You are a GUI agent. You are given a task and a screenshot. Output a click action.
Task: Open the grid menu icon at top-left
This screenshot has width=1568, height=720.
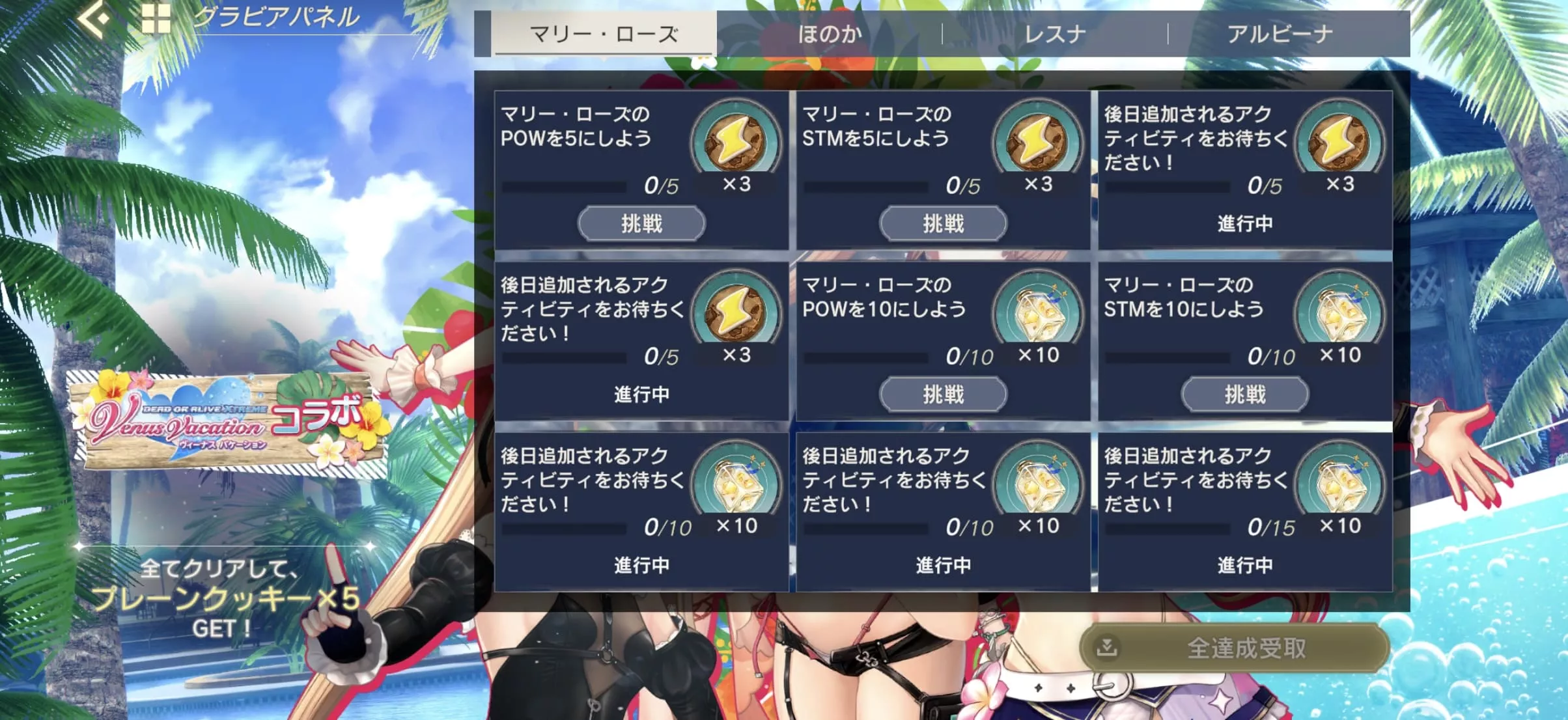(x=155, y=20)
